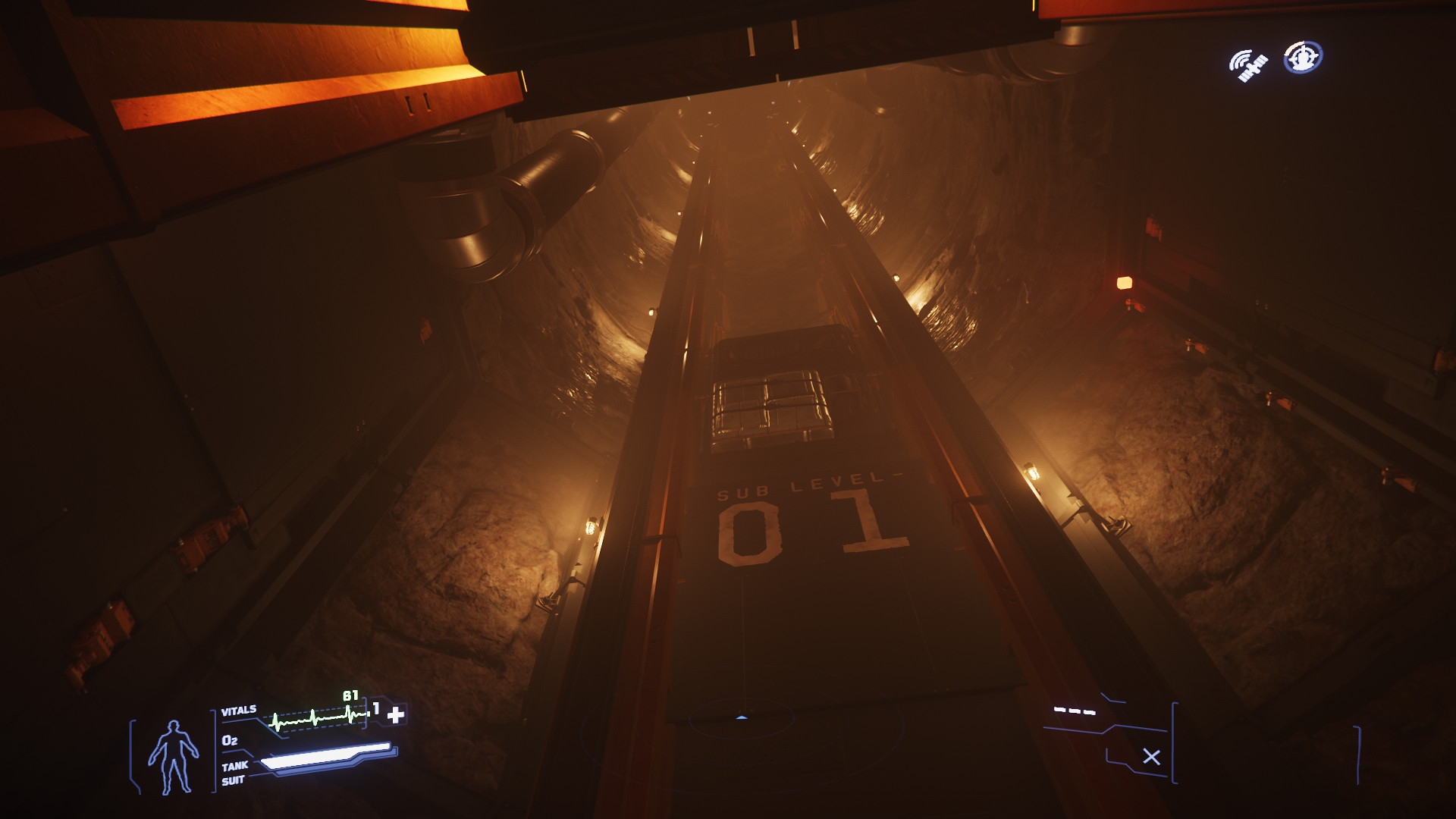Open the body silhouette status display
This screenshot has width=1456, height=819.
click(x=173, y=756)
